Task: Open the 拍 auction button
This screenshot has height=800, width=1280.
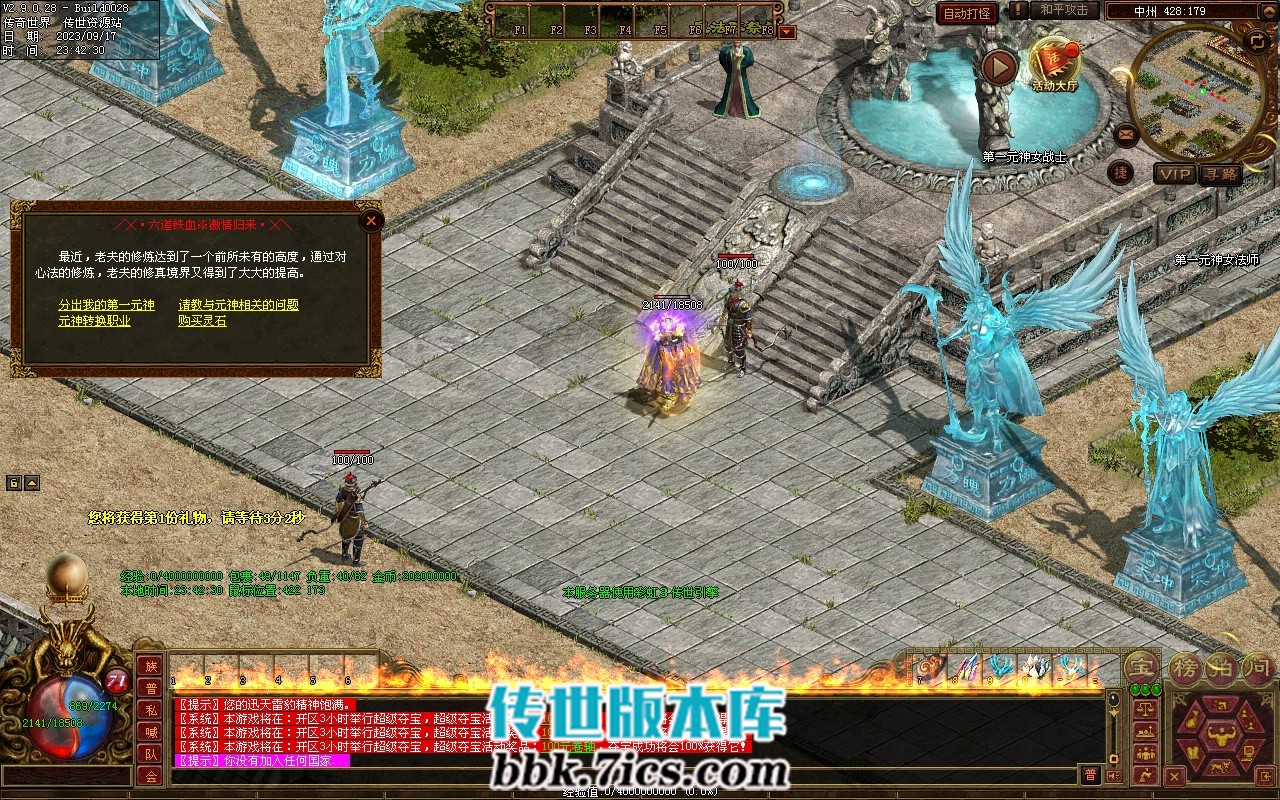Action: pos(1221,668)
